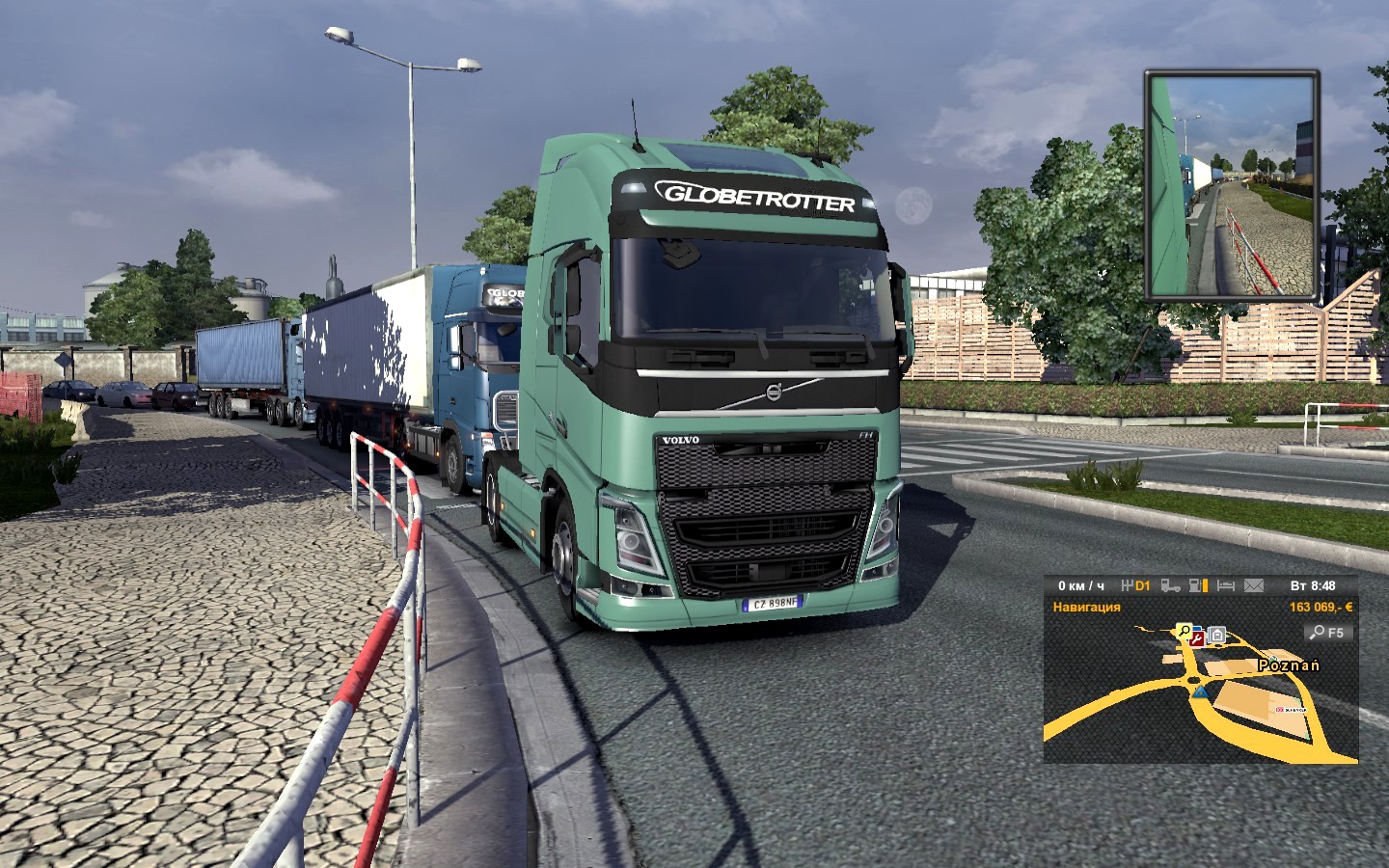Viewport: 1389px width, 868px height.
Task: Click the magnifier F5 zoom button
Action: click(x=1327, y=633)
